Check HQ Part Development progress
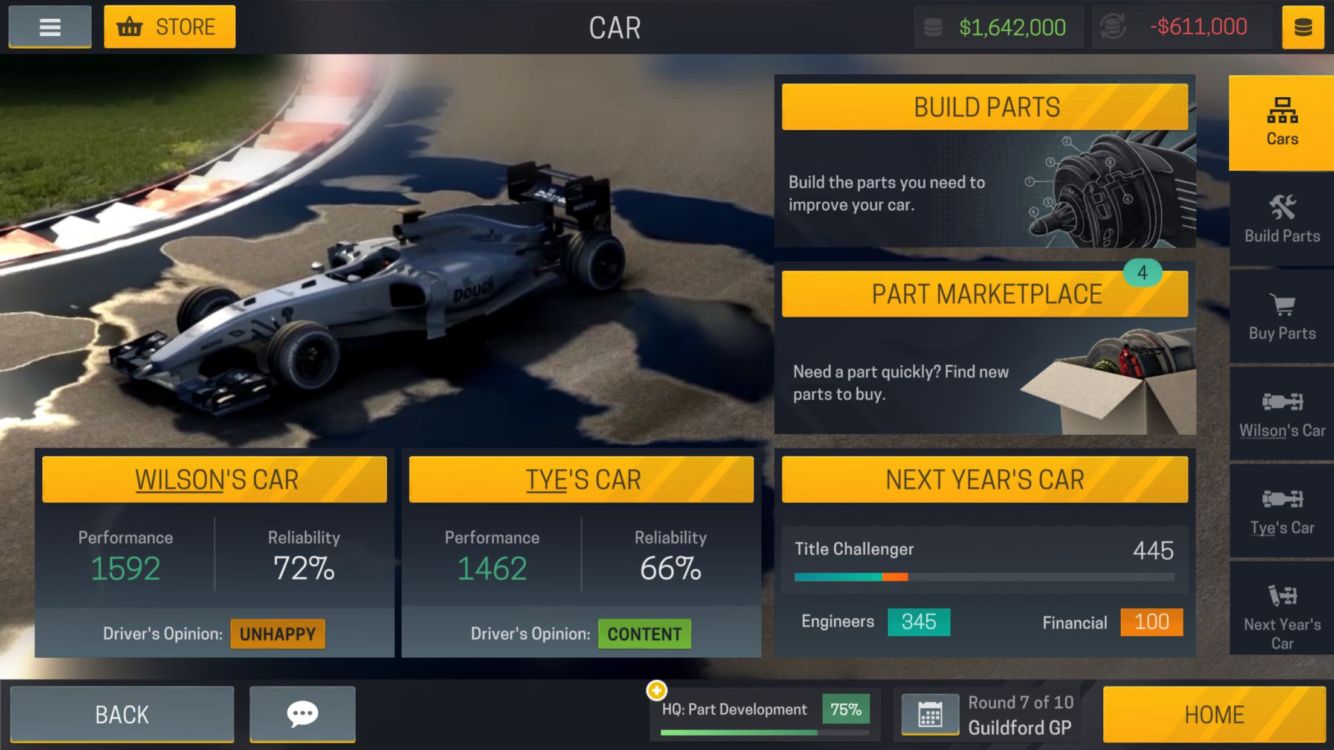This screenshot has height=750, width=1334. point(765,712)
